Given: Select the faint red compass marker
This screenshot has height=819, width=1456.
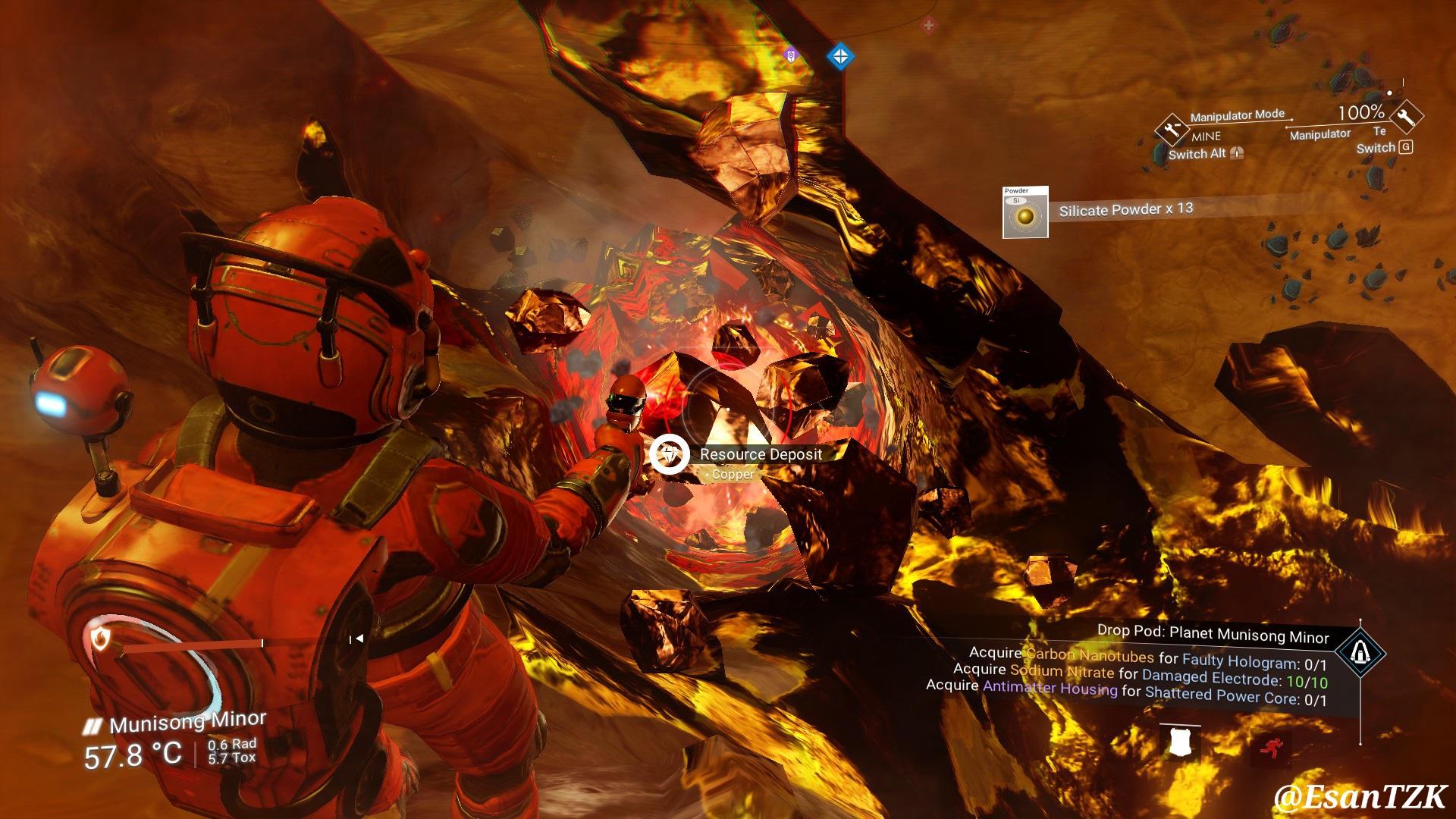Looking at the screenshot, I should coord(929,25).
